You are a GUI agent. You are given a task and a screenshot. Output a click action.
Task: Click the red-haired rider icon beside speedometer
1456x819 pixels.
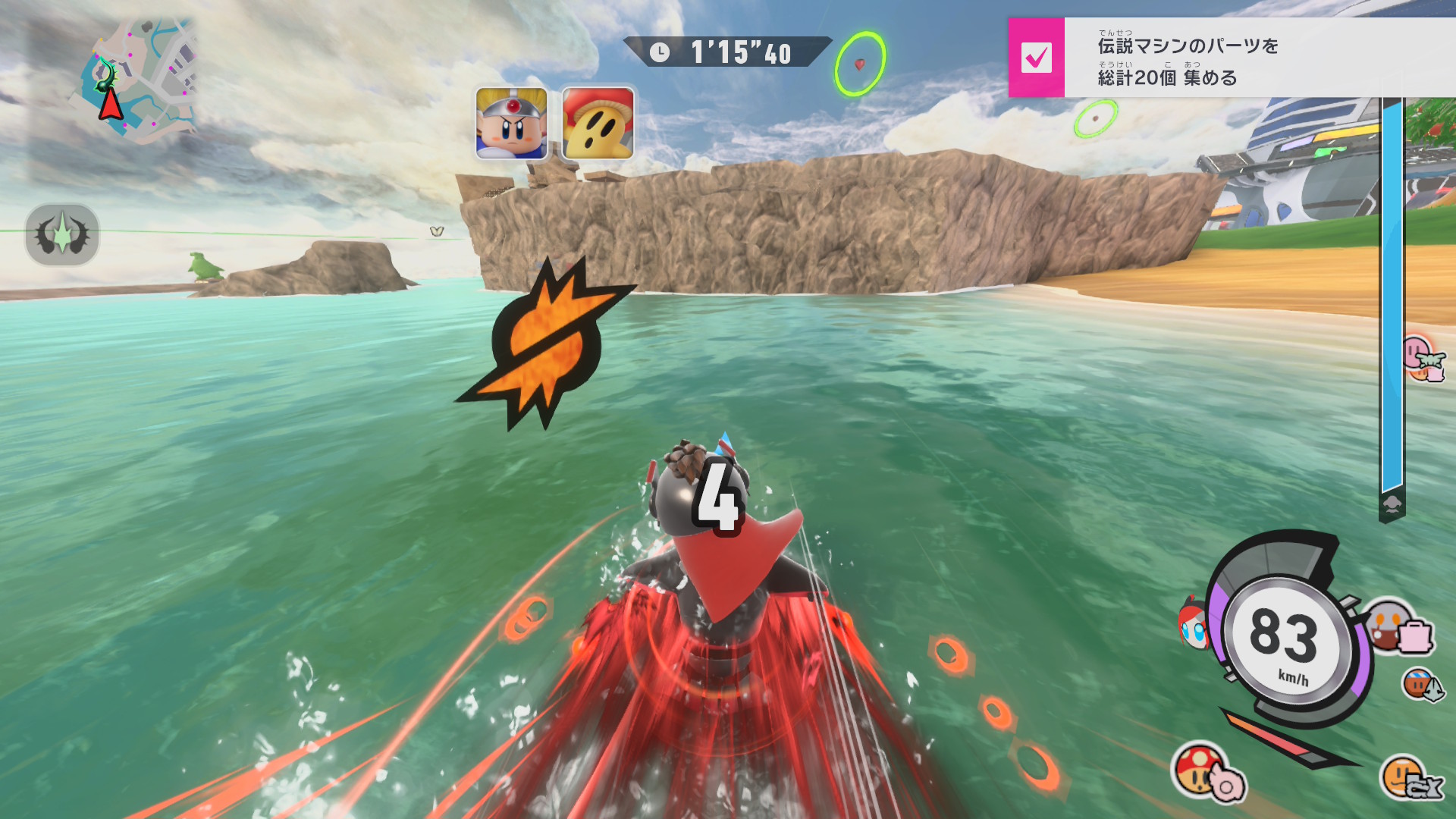[1193, 623]
